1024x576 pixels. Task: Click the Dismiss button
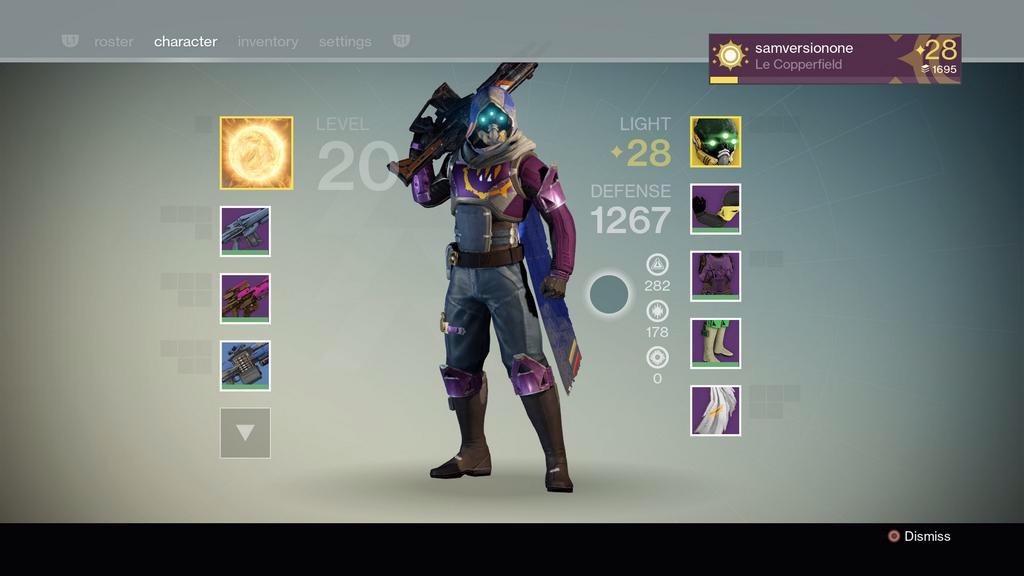[x=919, y=536]
